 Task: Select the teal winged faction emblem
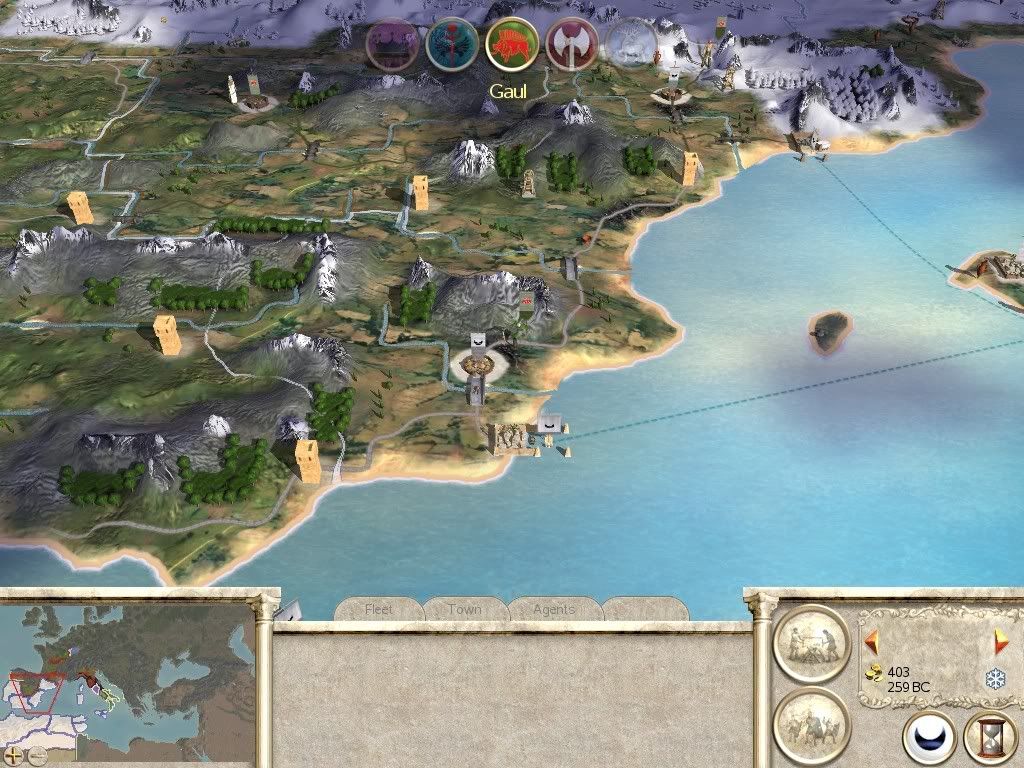(452, 45)
